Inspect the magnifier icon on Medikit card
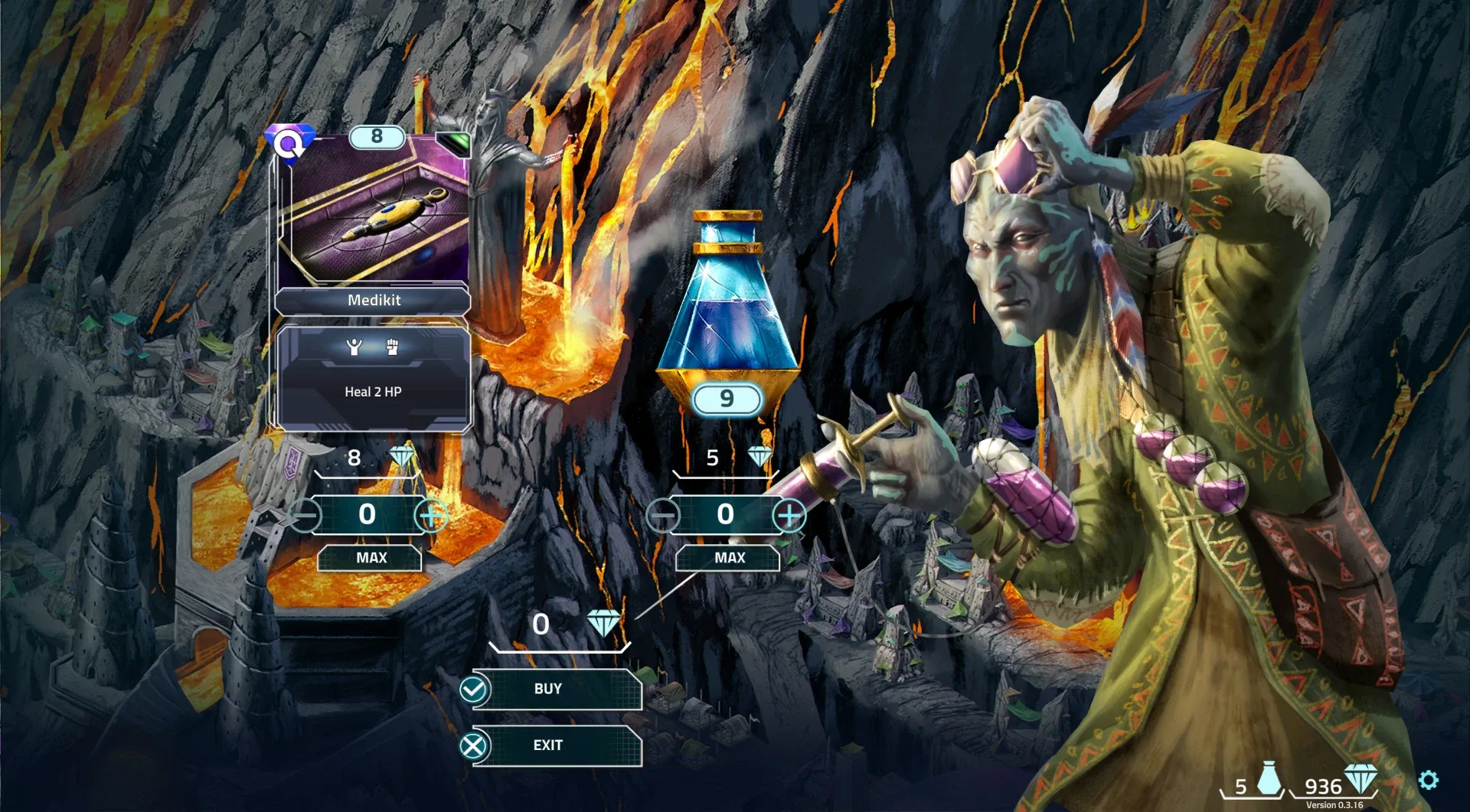Viewport: 1470px width, 812px height. point(289,144)
